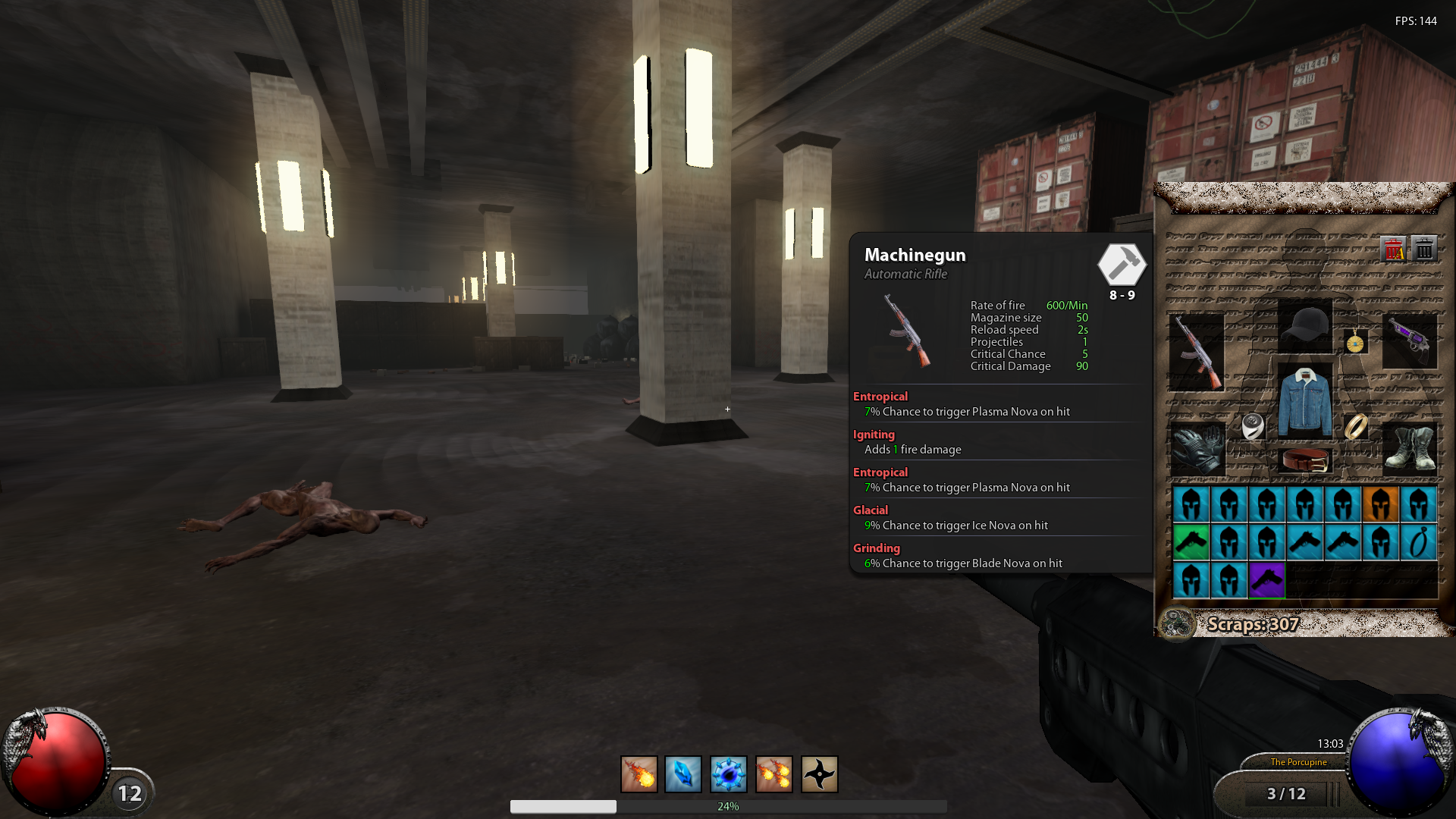Click the red trash-all button
Viewport: 1456px width, 819px height.
[x=1394, y=249]
